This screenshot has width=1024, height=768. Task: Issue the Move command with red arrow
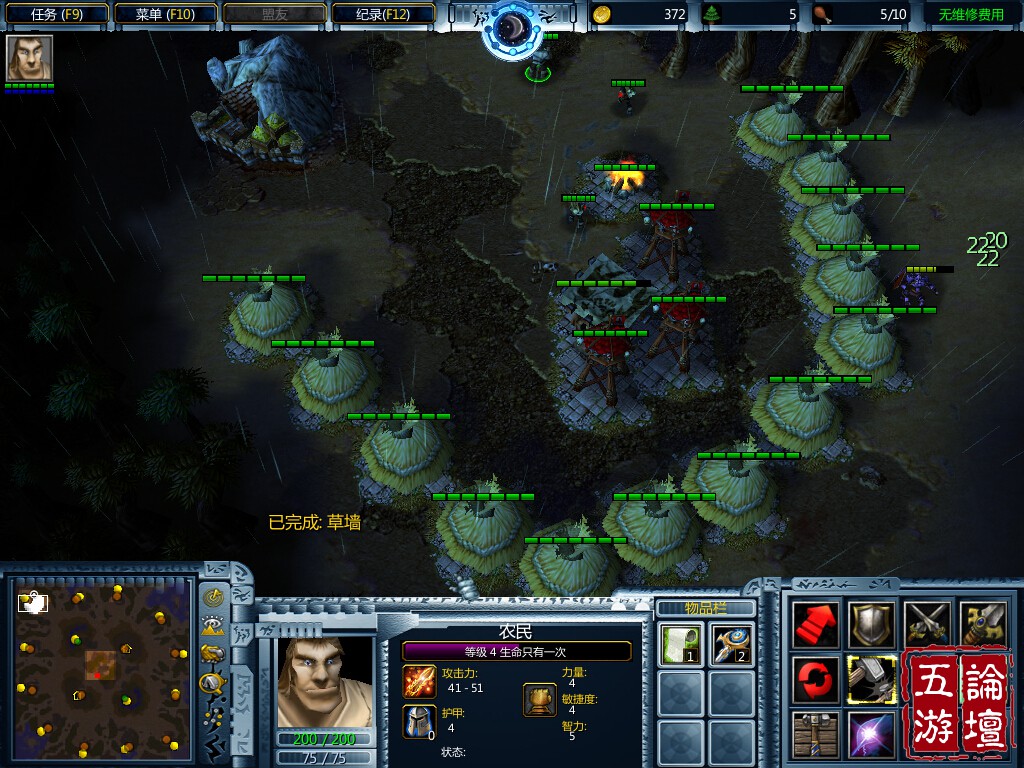(817, 625)
